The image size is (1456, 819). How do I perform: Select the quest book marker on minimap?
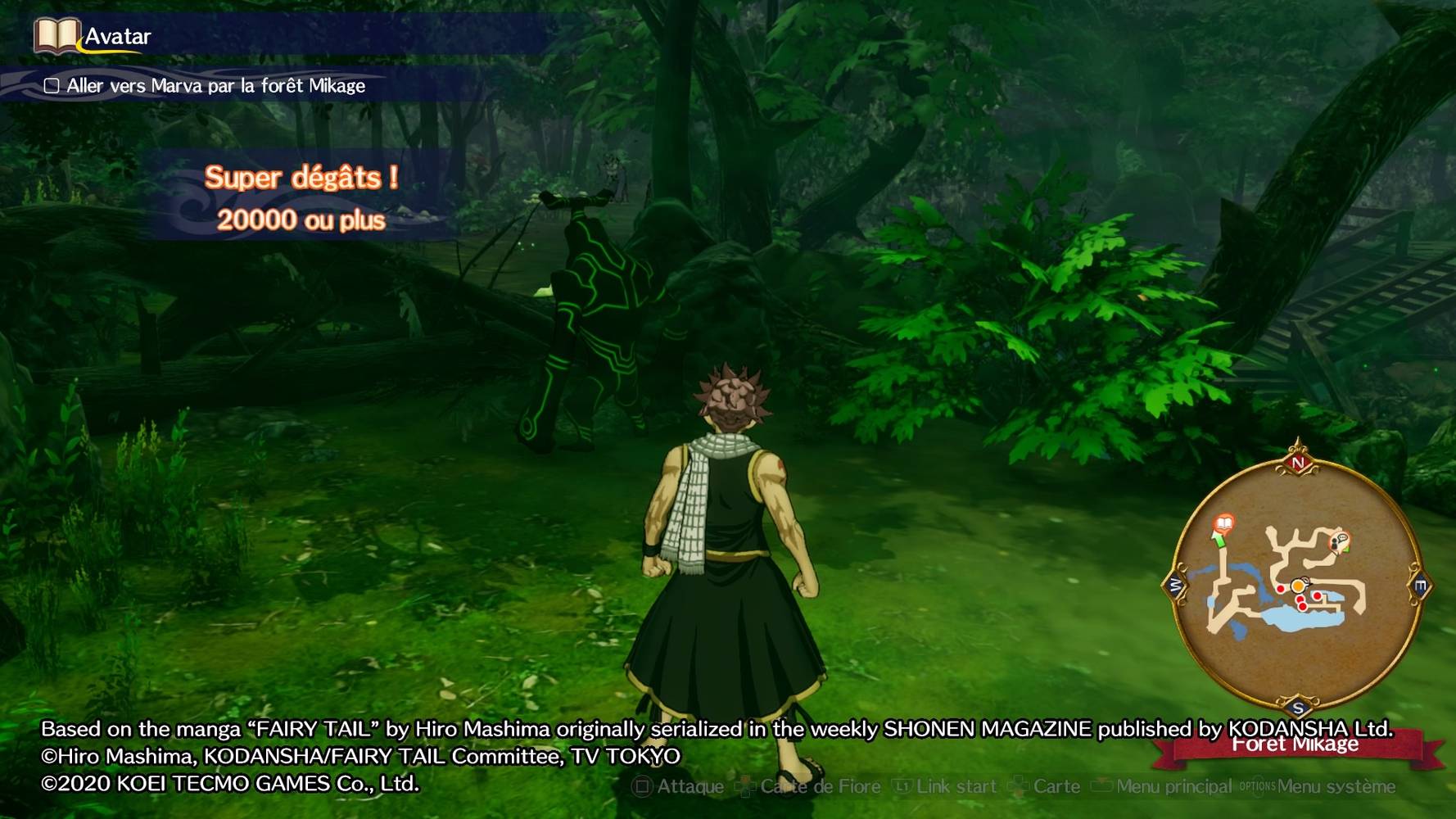click(x=1223, y=523)
